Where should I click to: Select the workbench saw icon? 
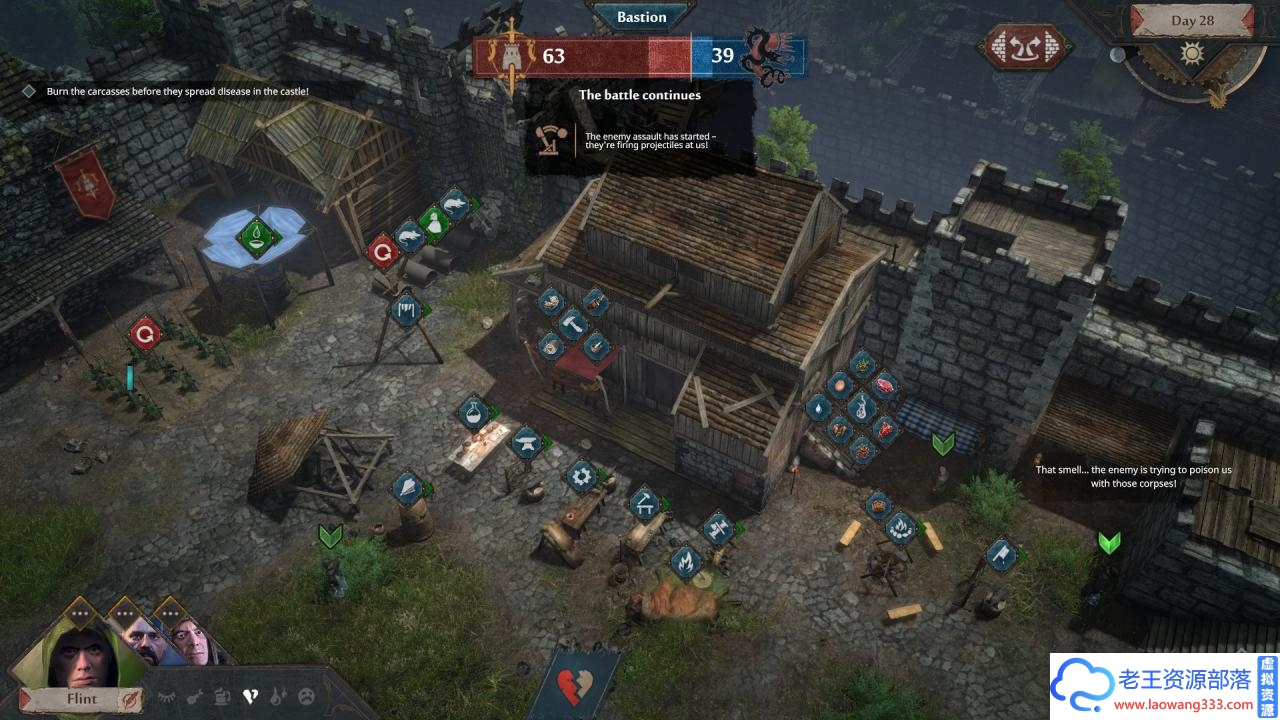643,502
